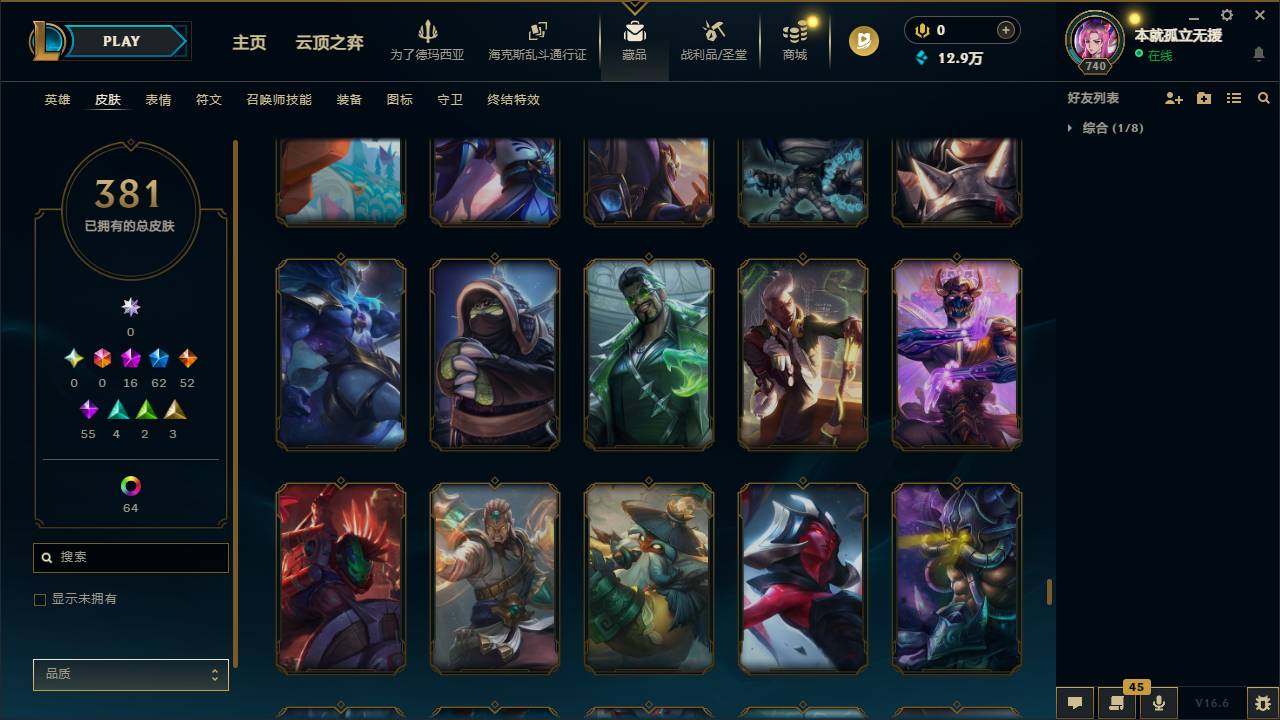
Task: Open the 品质 quality dropdown
Action: click(x=130, y=674)
